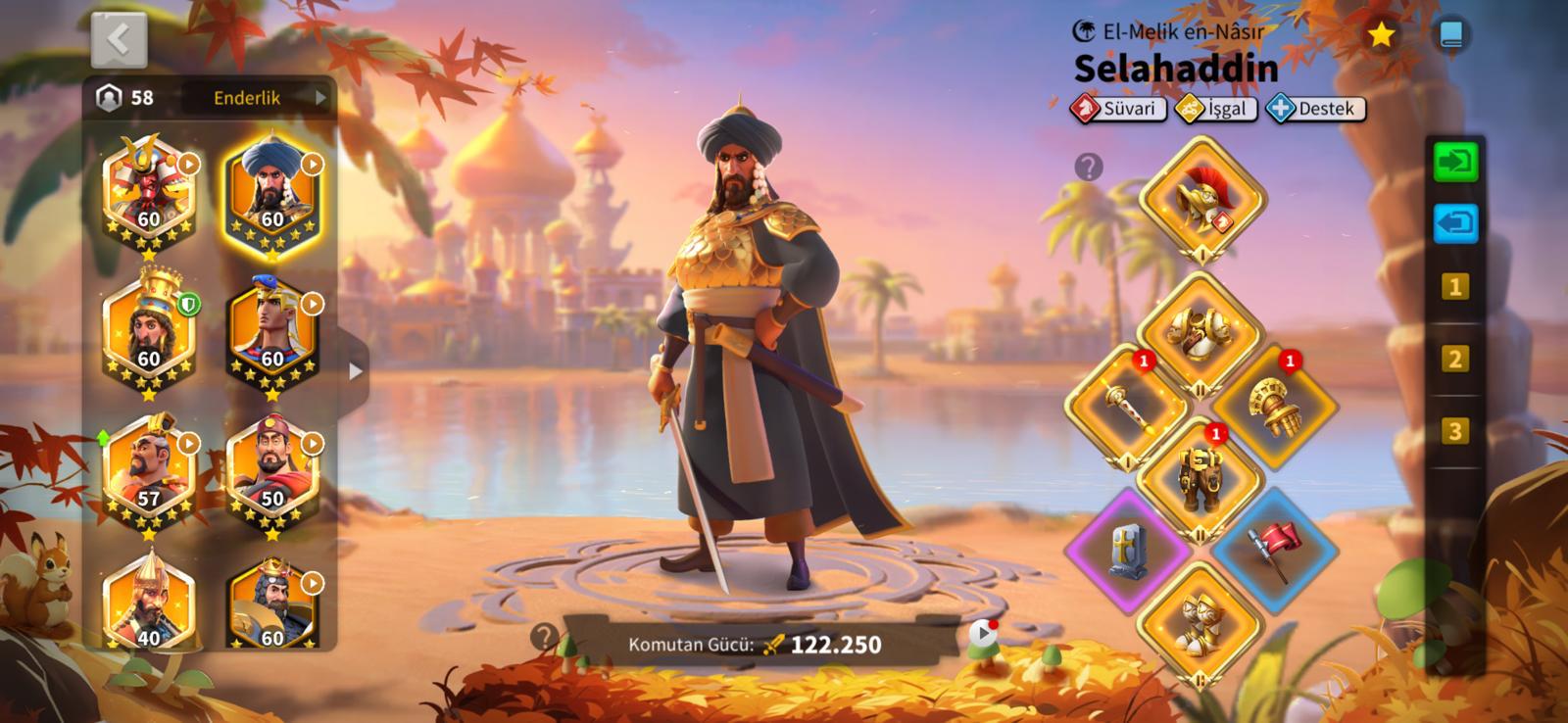Pick the level 40 commander portrait
The height and width of the screenshot is (723, 1568).
tap(149, 602)
